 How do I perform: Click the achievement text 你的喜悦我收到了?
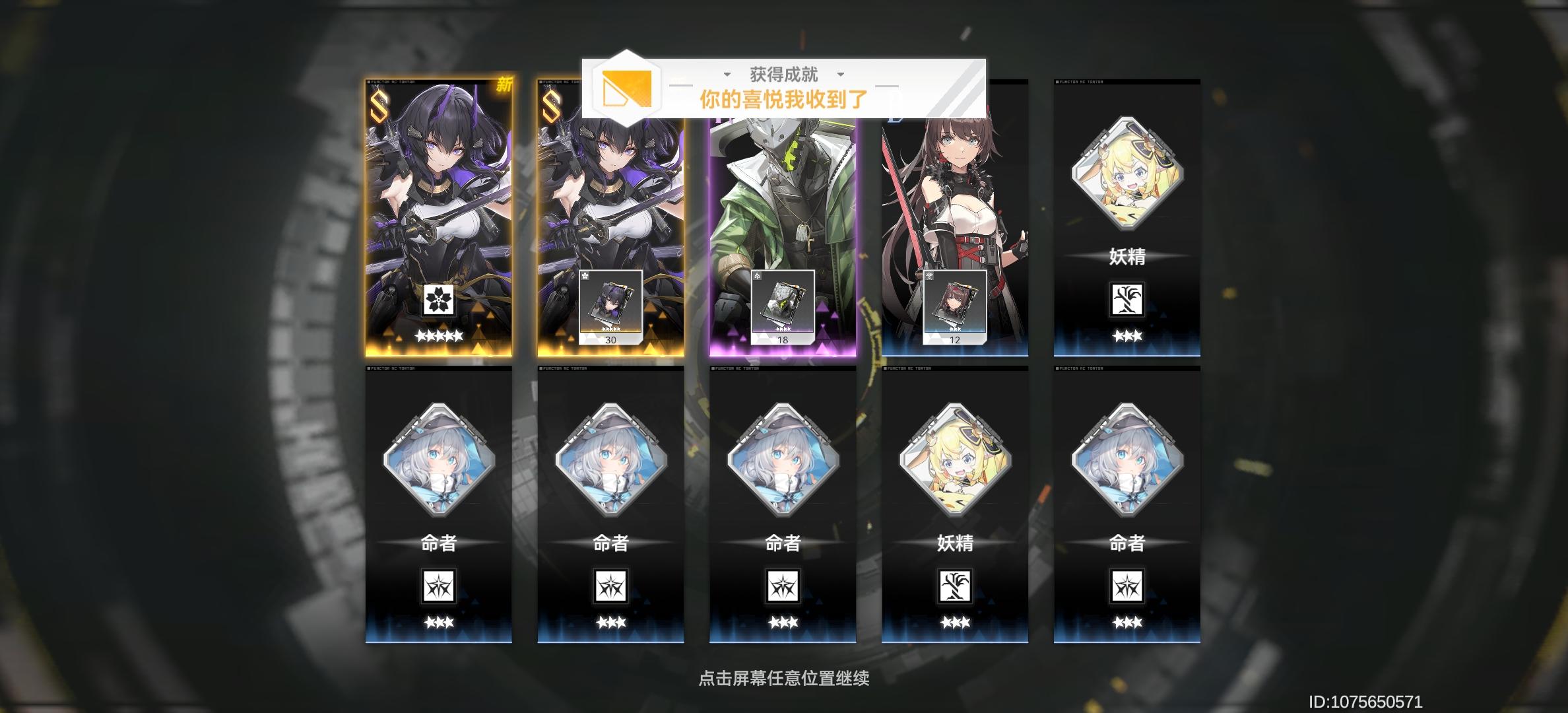pyautogui.click(x=784, y=98)
